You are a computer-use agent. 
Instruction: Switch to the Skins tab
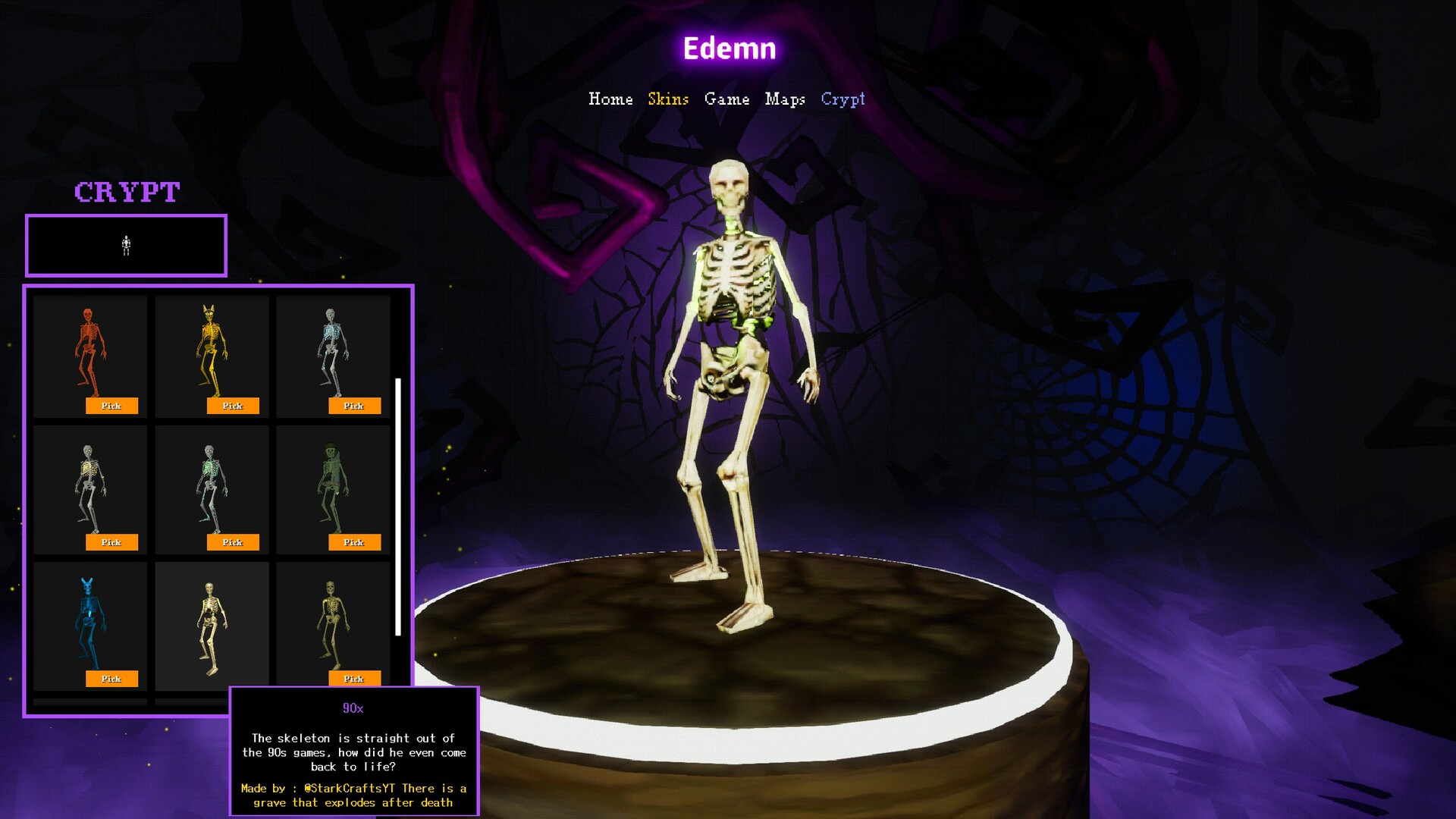click(667, 99)
